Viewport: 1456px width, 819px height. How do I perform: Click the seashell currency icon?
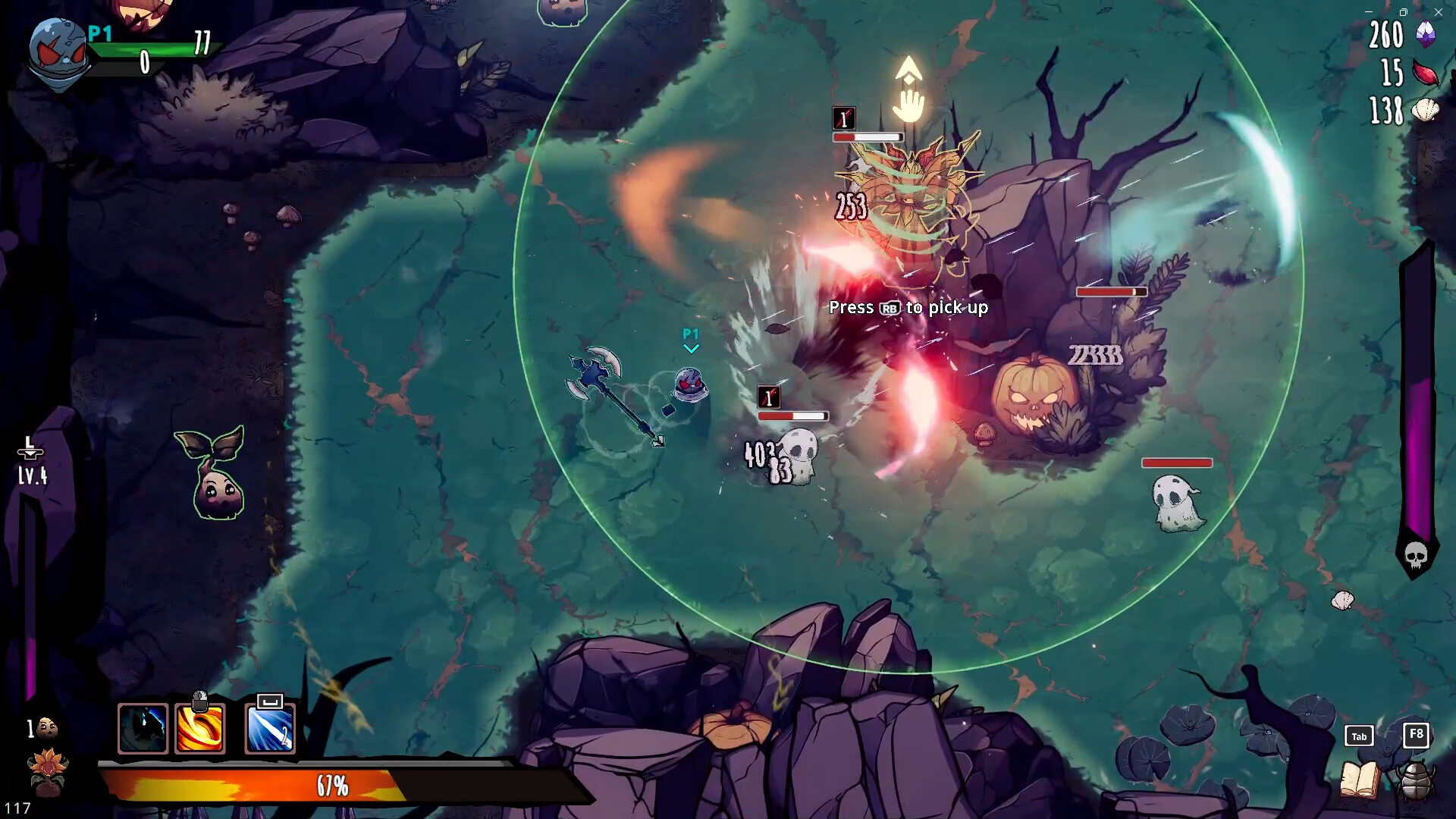(1426, 111)
